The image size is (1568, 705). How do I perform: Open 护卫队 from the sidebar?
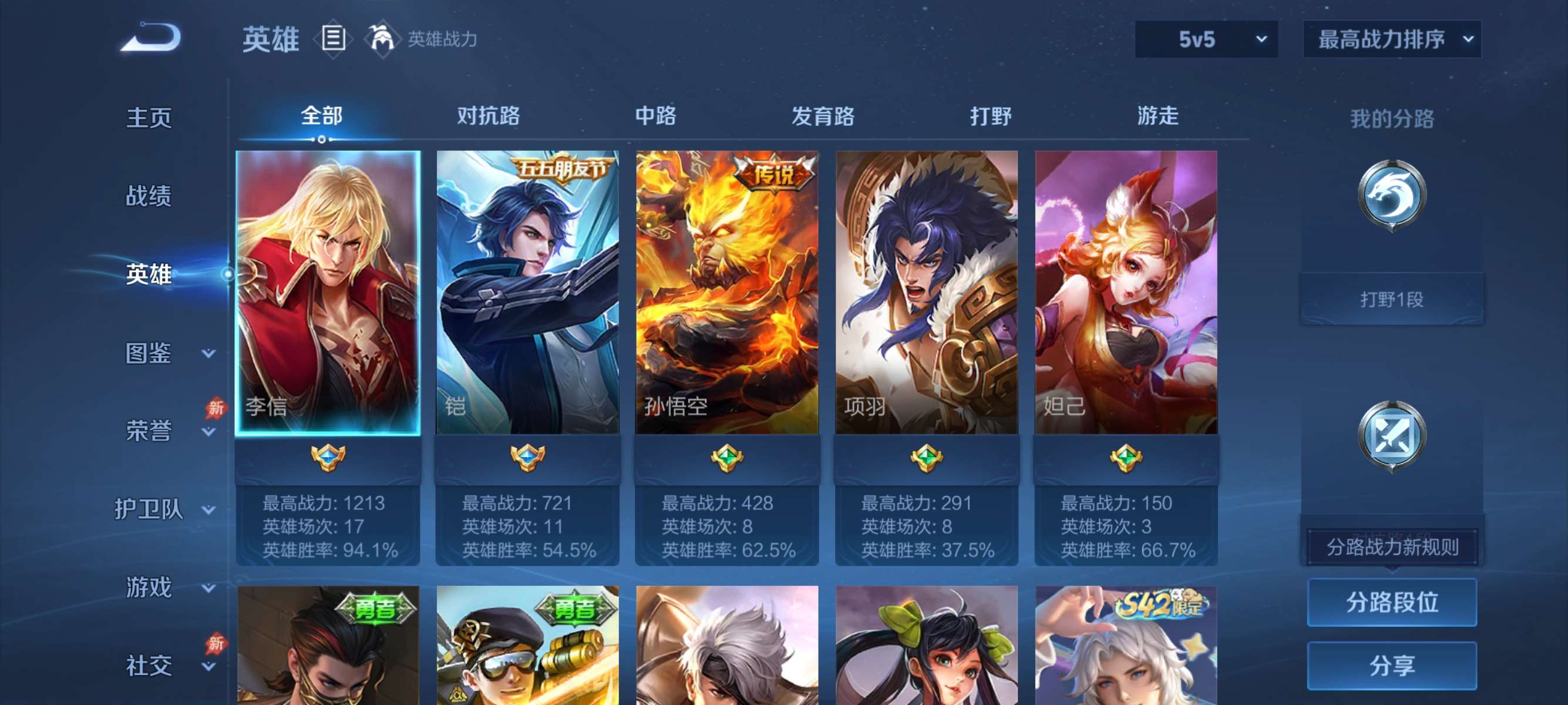pos(149,510)
